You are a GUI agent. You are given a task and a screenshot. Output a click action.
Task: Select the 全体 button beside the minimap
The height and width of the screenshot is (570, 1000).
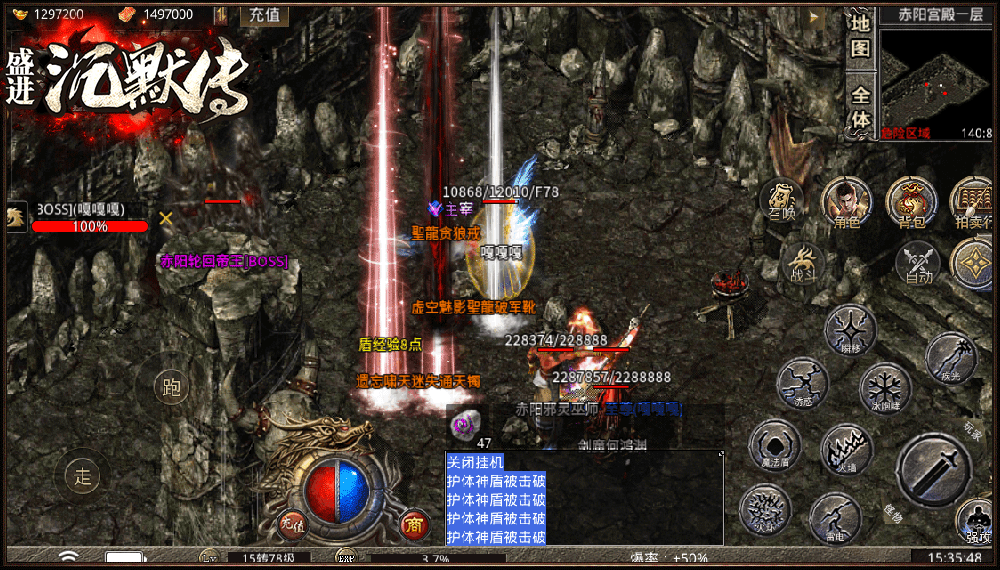coord(860,107)
